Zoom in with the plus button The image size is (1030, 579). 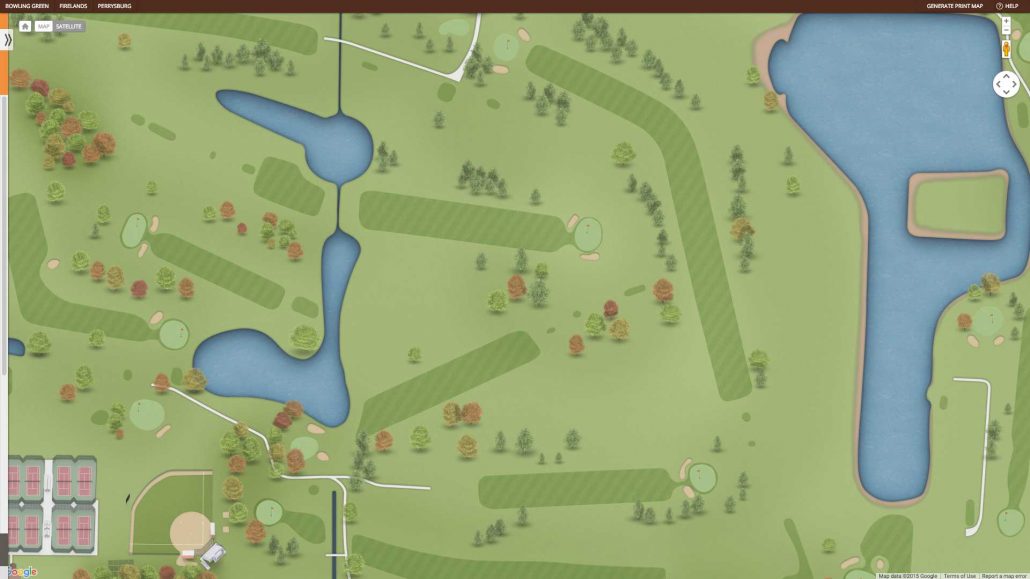[x=1006, y=20]
